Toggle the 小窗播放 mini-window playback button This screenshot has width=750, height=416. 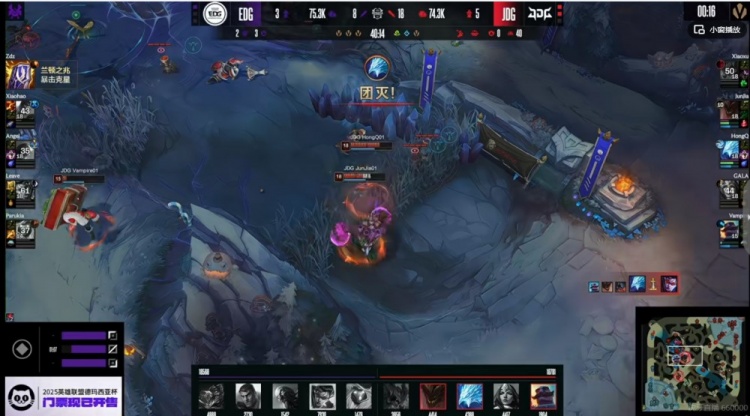point(719,30)
